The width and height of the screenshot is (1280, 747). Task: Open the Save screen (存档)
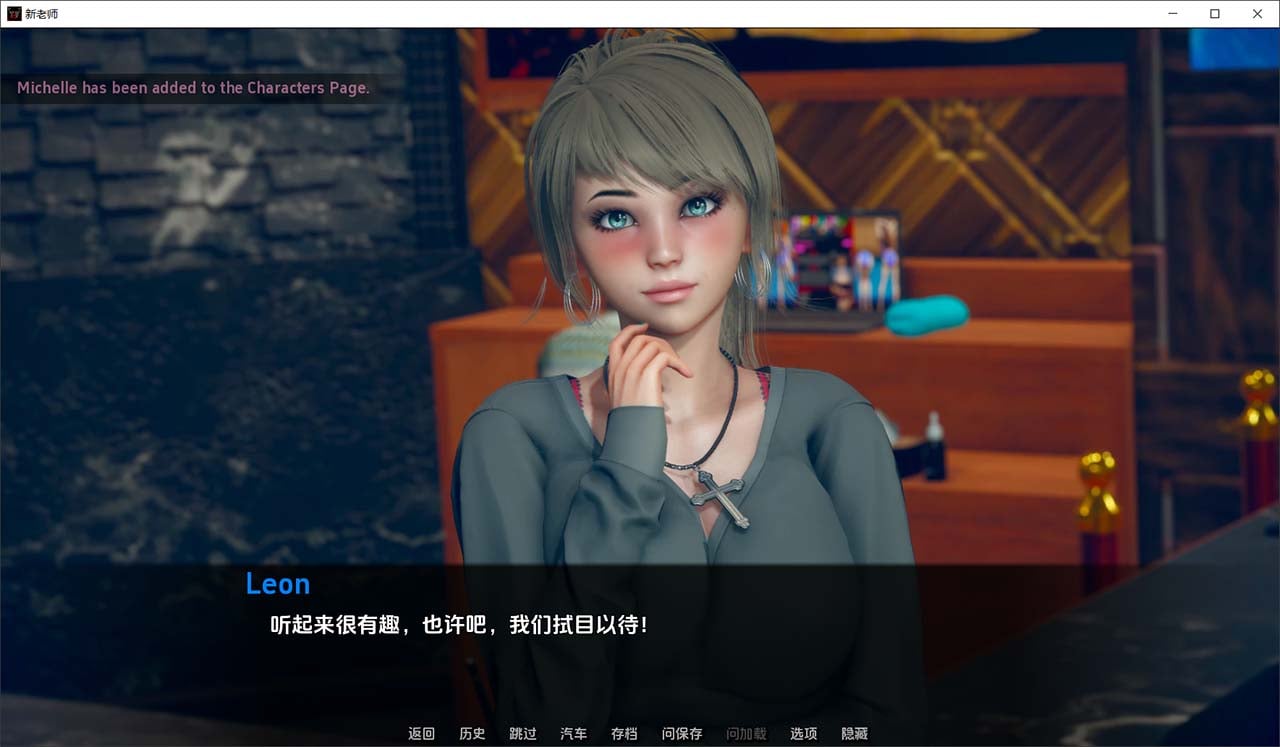(623, 733)
